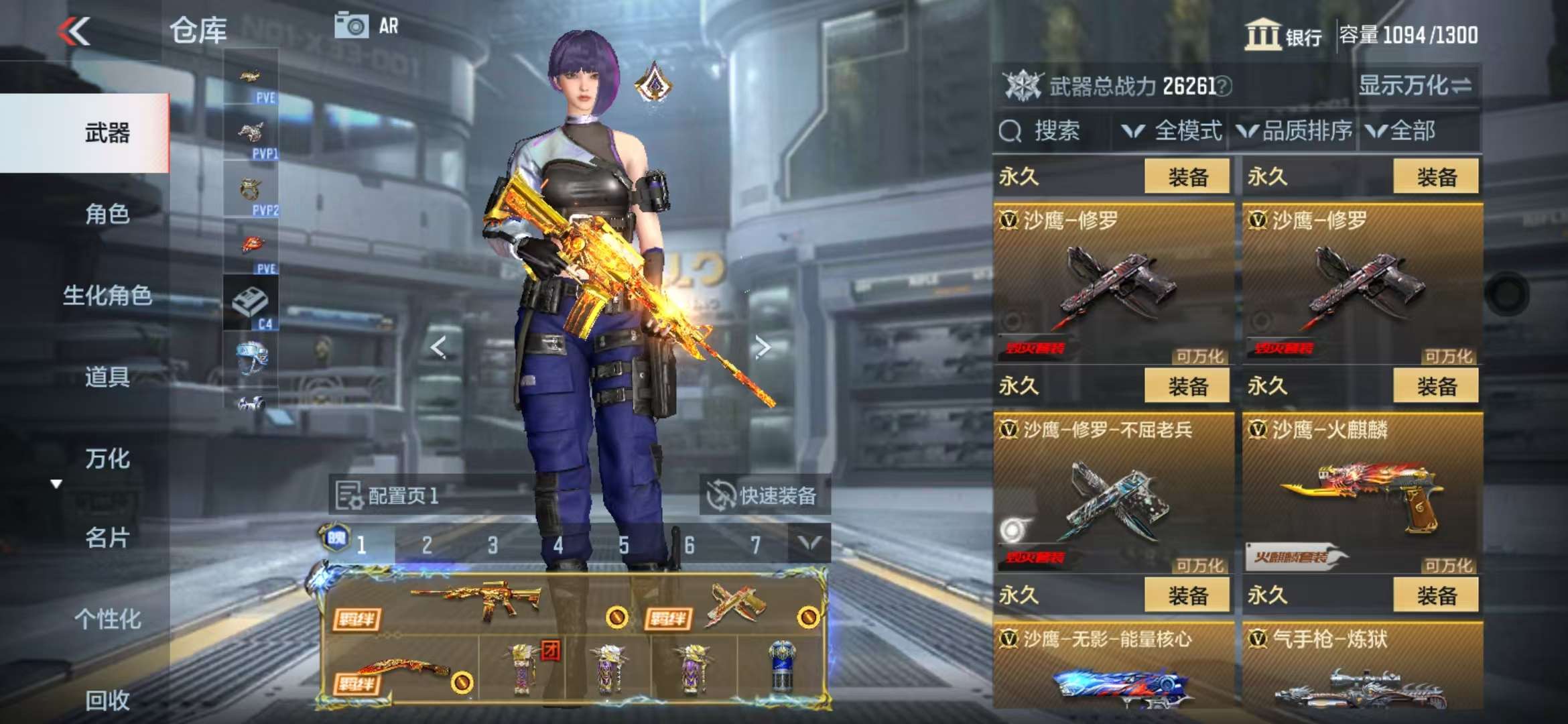
Task: Switch to the 个性化 personalization tab
Action: 107,619
